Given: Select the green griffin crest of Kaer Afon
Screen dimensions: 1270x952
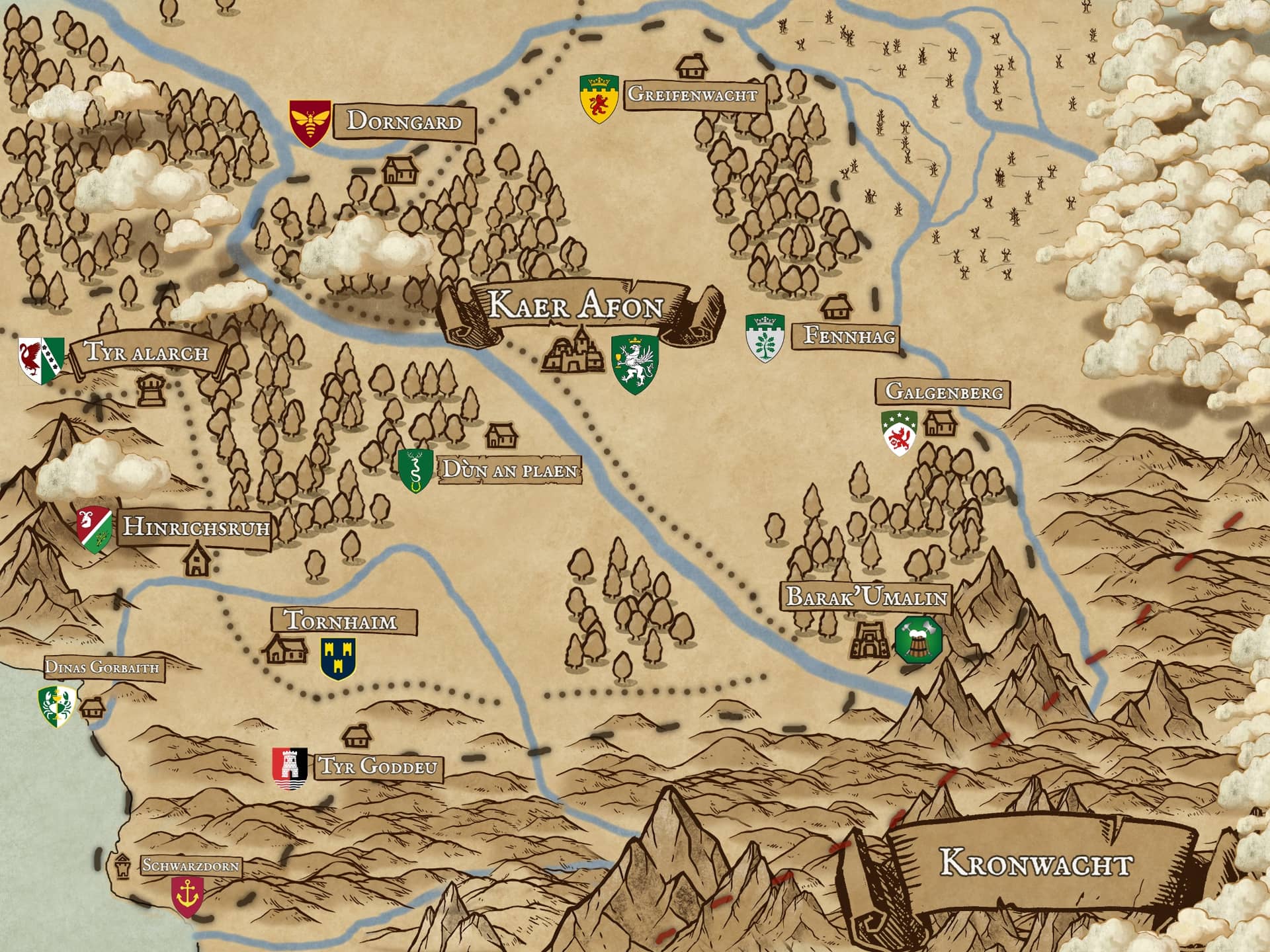Looking at the screenshot, I should click(634, 364).
